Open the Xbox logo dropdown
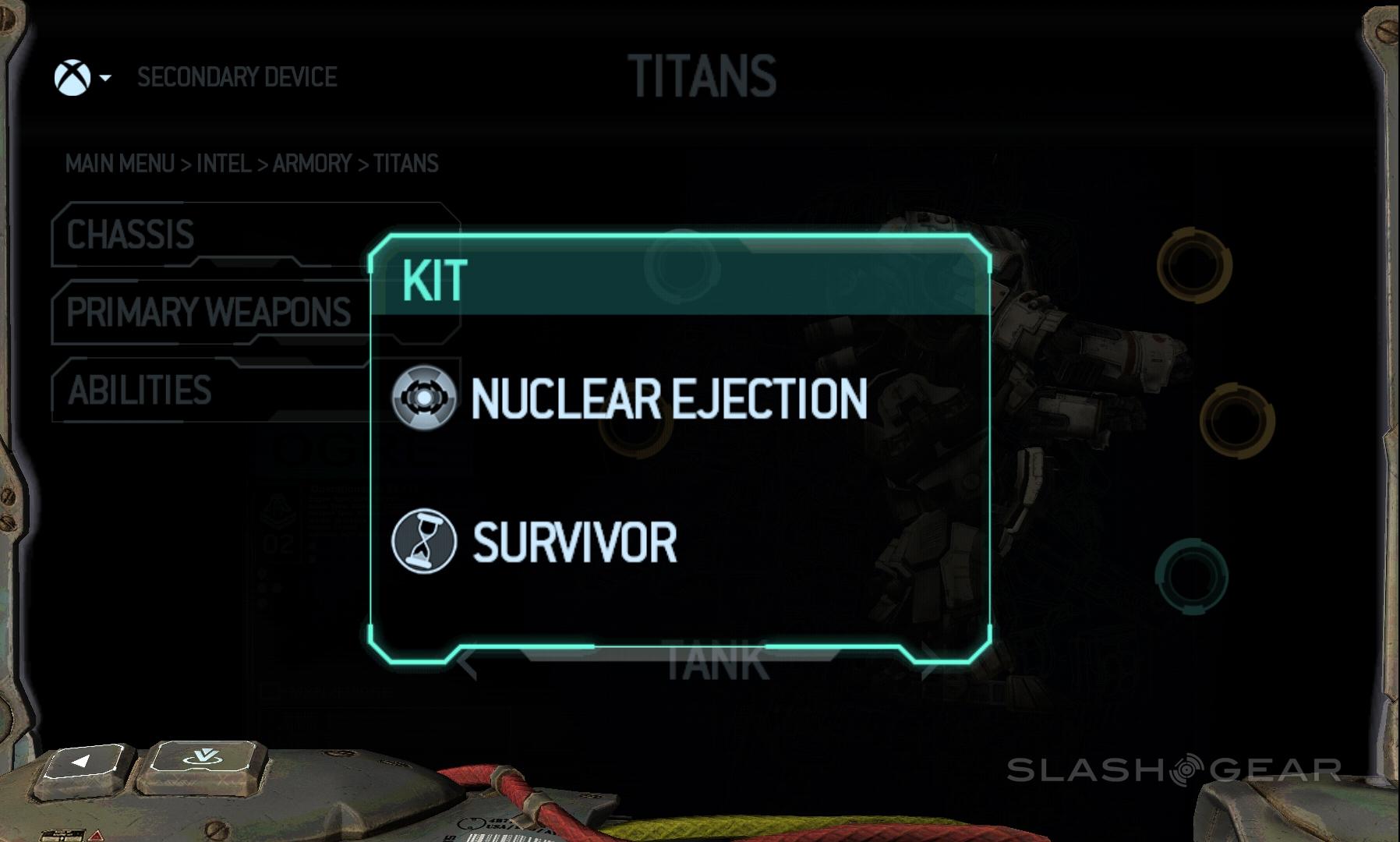Screen dimensions: 1400x842 81,78
